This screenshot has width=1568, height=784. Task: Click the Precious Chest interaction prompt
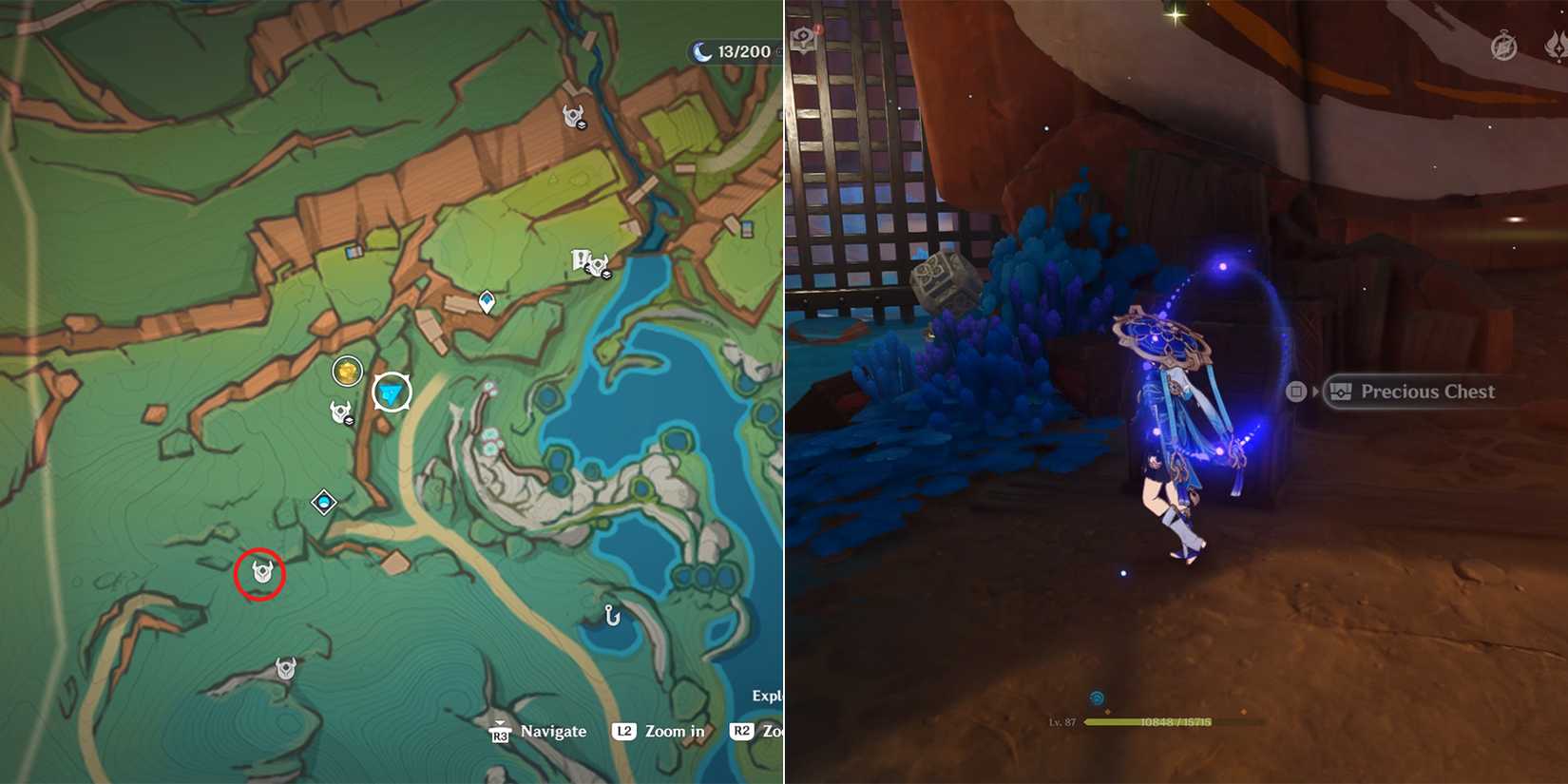click(x=1428, y=392)
